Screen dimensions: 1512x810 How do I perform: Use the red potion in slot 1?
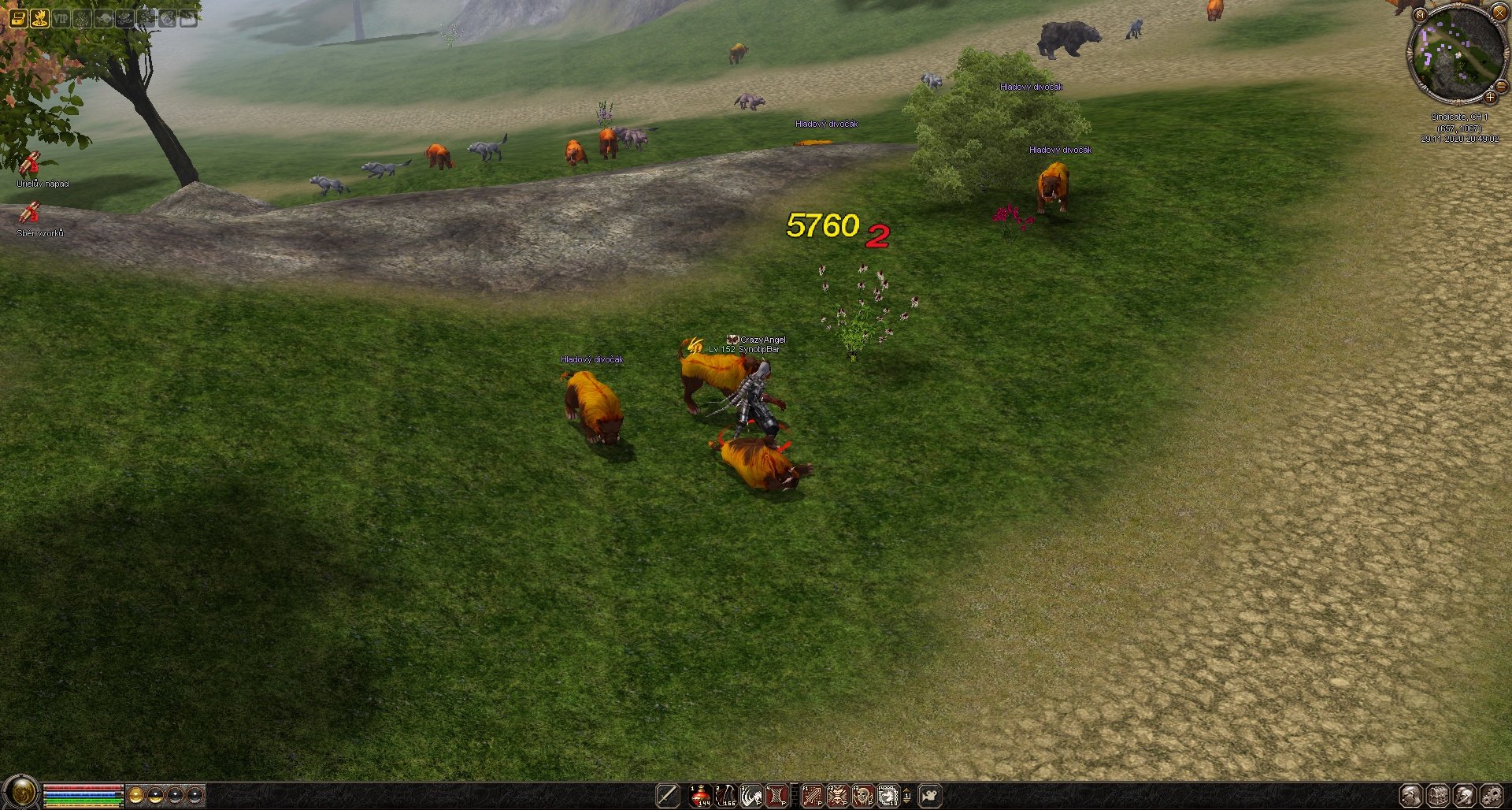pyautogui.click(x=700, y=796)
